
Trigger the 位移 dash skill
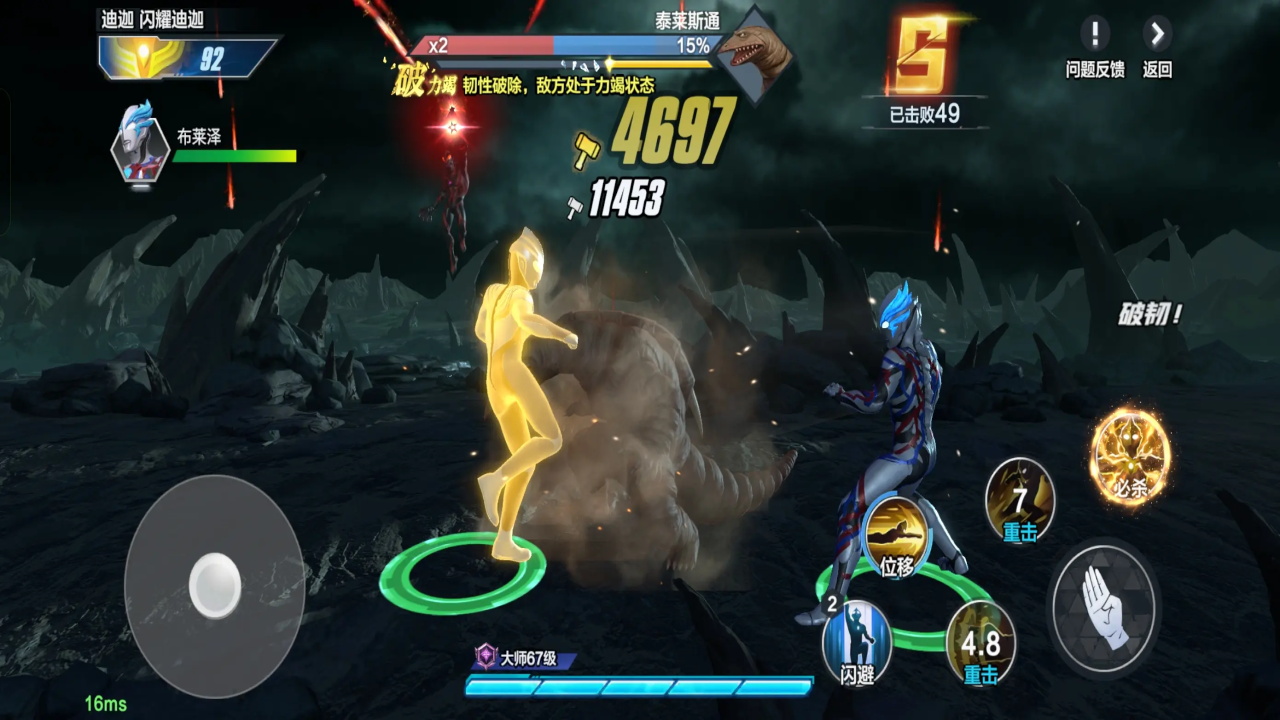[x=896, y=537]
